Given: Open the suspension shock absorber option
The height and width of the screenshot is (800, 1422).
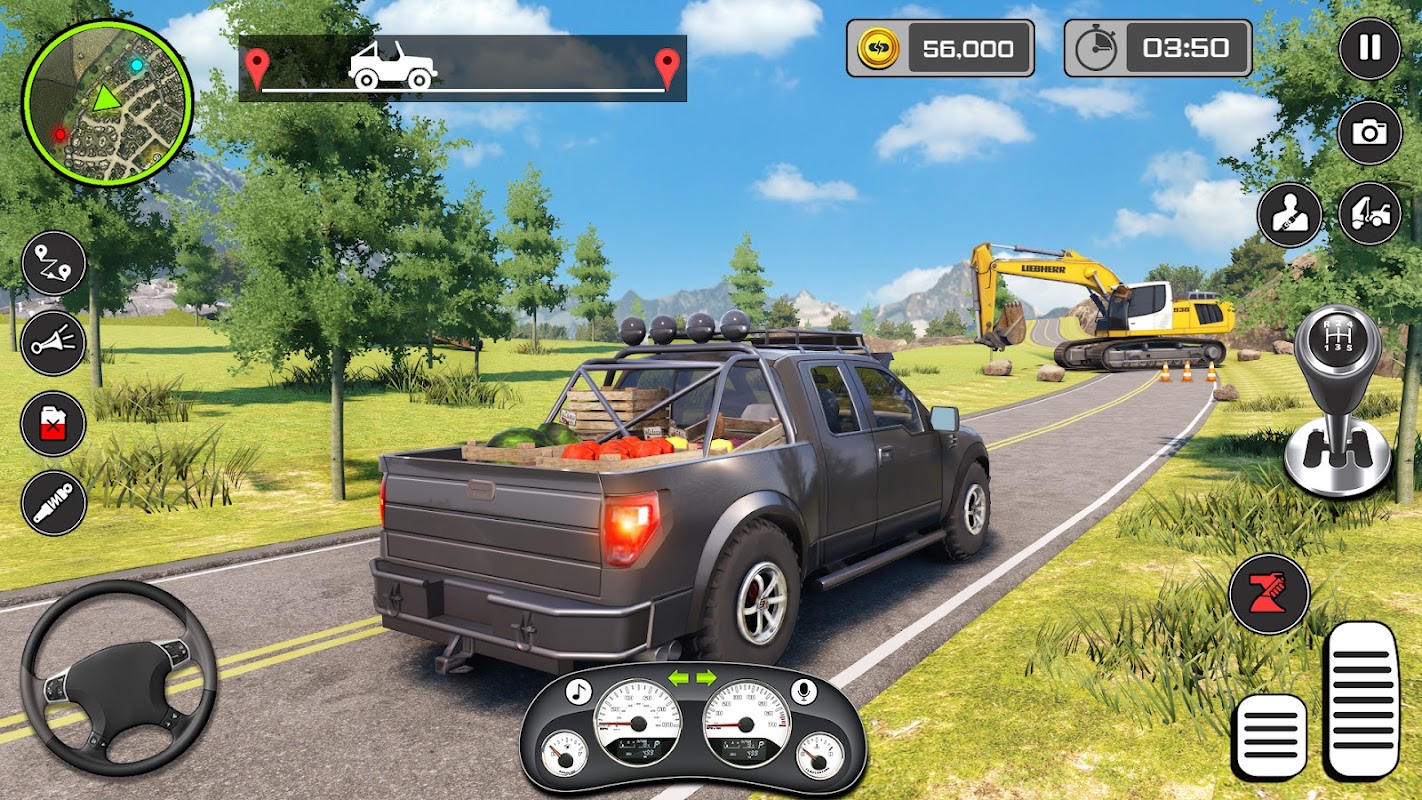Looking at the screenshot, I should [x=53, y=503].
